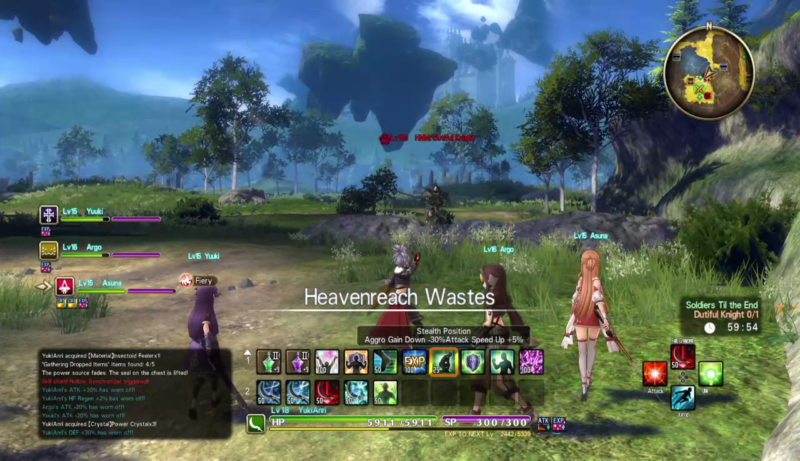The width and height of the screenshot is (800, 461).
Task: Switch palette rows with the up arrow
Action: 248,355
